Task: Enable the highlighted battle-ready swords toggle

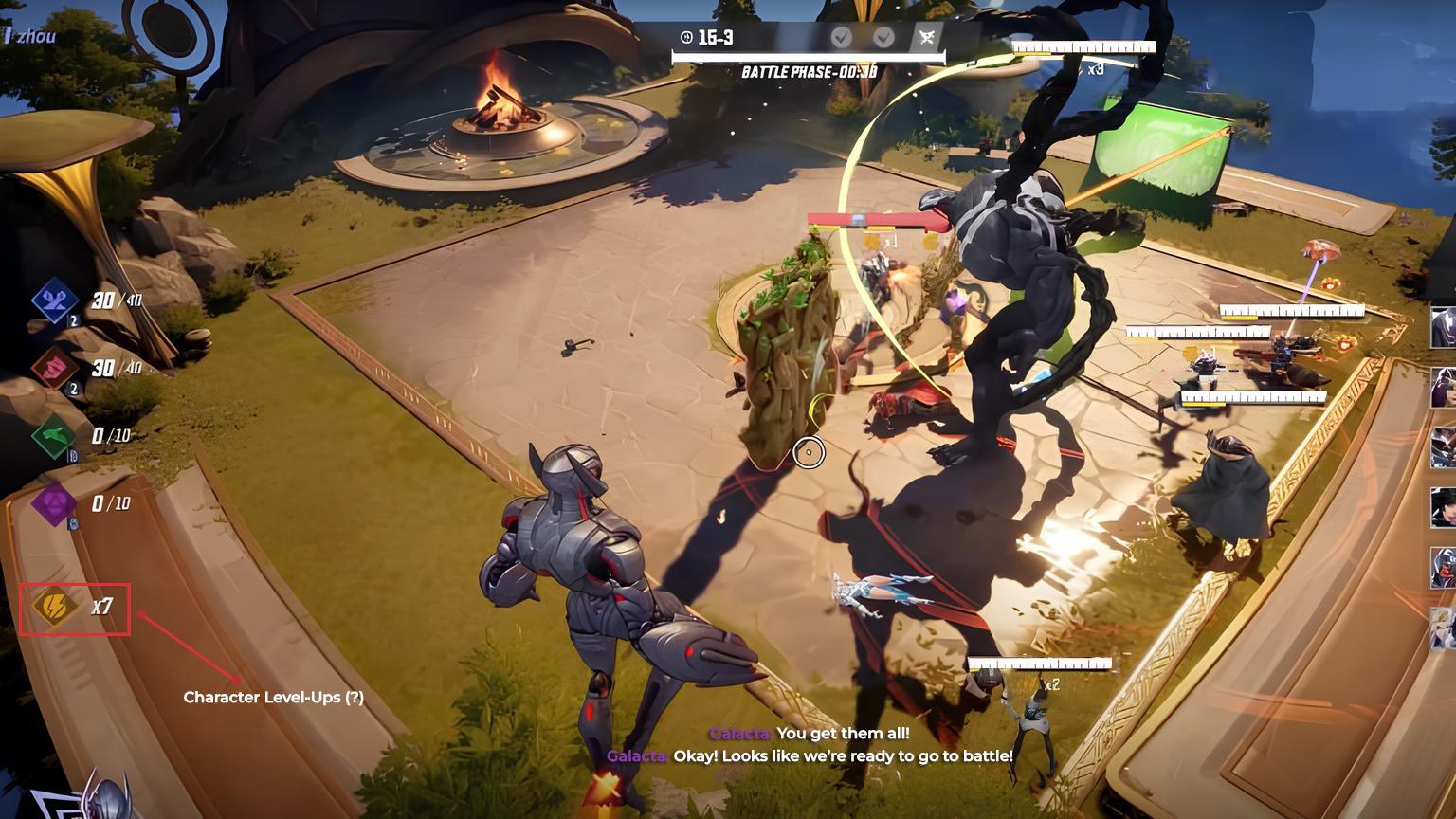Action: click(x=925, y=39)
